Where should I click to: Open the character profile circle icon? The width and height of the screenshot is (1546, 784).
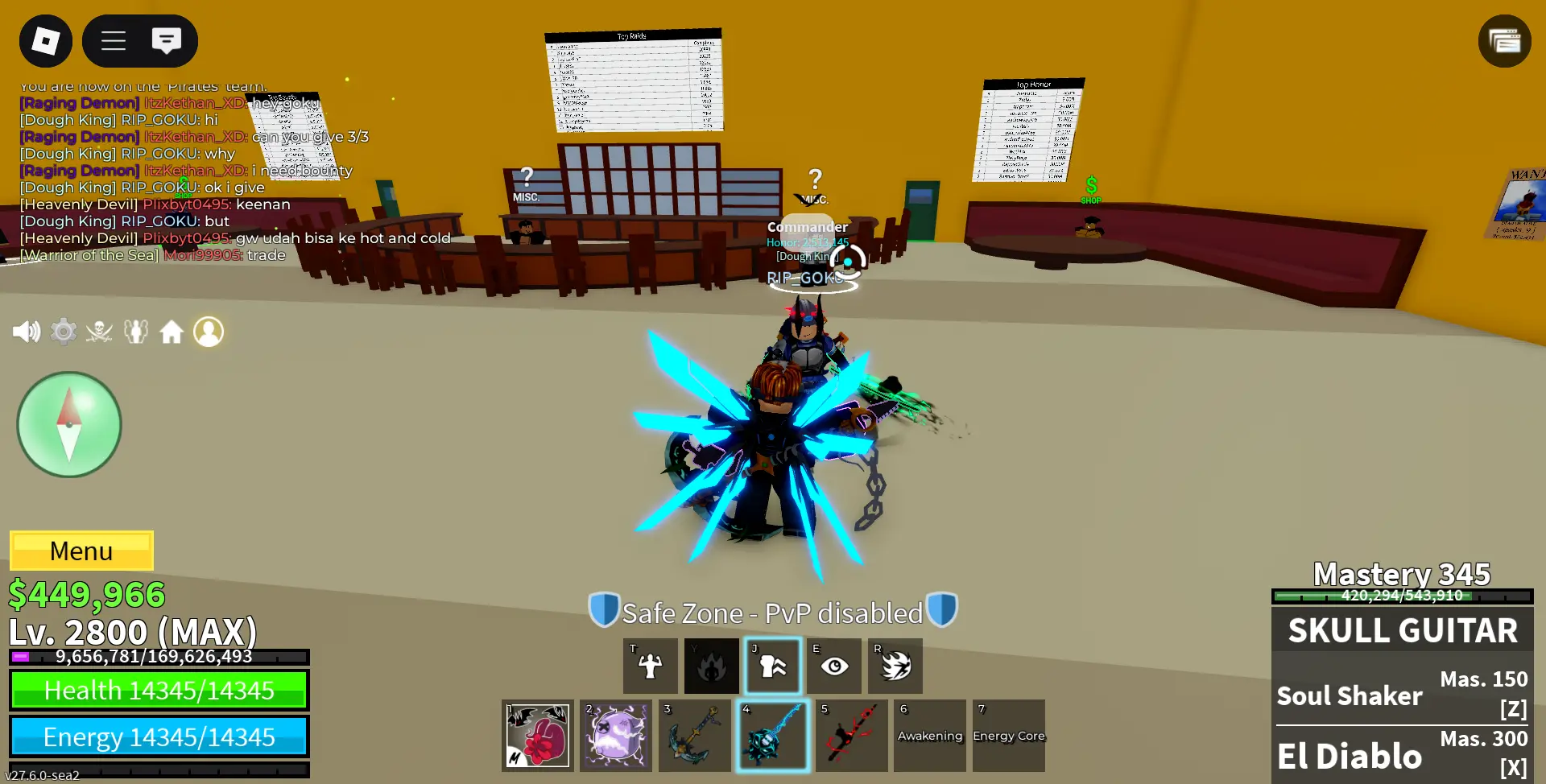point(209,332)
